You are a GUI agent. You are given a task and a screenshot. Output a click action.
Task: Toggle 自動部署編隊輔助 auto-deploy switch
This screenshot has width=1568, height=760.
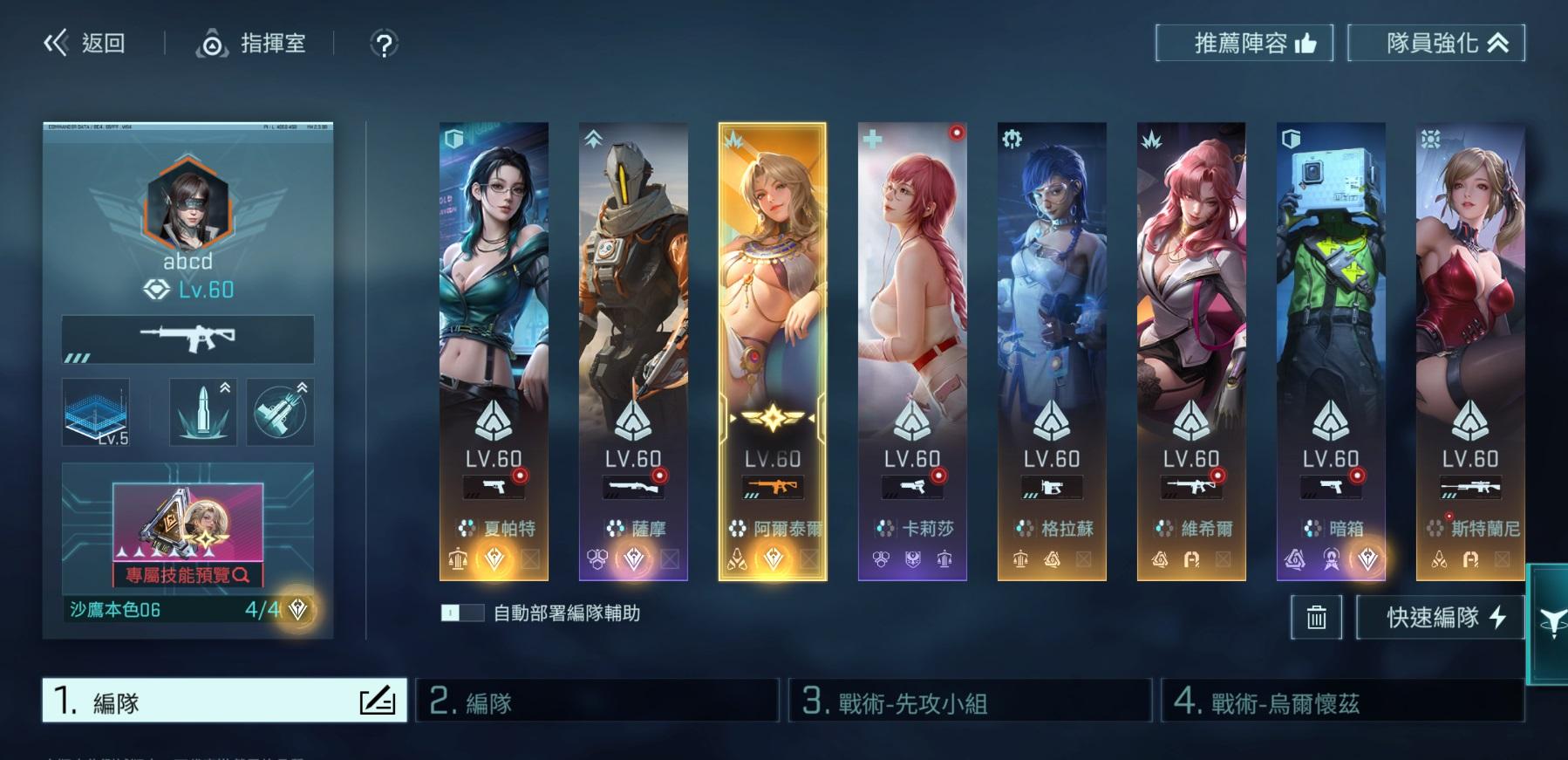tap(462, 613)
